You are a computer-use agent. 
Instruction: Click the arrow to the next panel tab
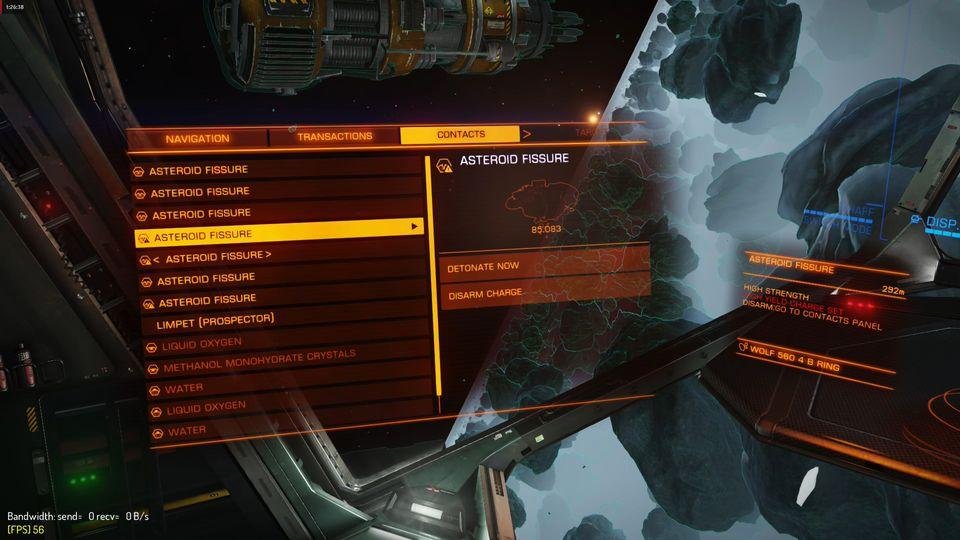pos(527,133)
